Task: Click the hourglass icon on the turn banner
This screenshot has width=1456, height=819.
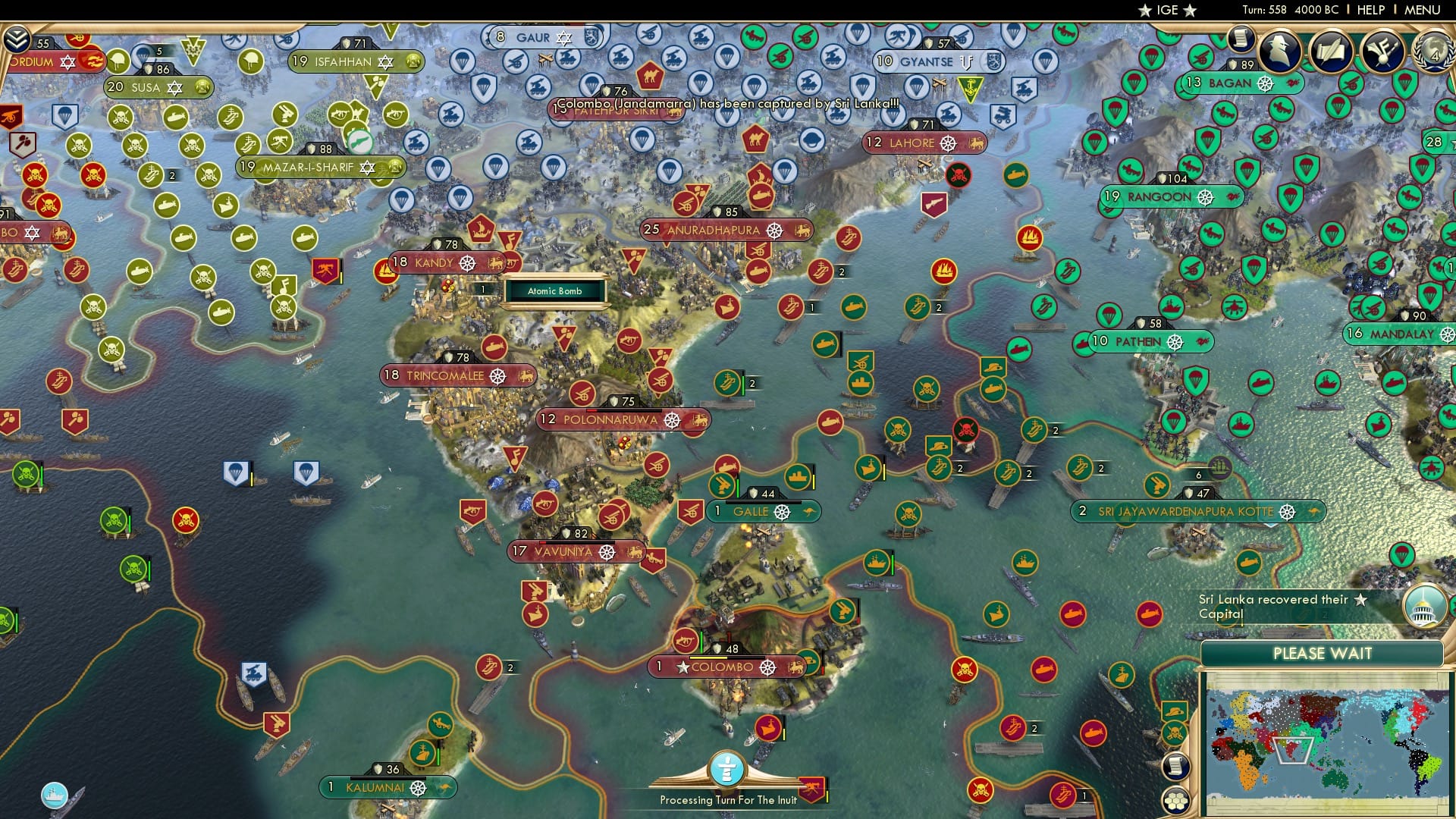Action: click(x=726, y=768)
